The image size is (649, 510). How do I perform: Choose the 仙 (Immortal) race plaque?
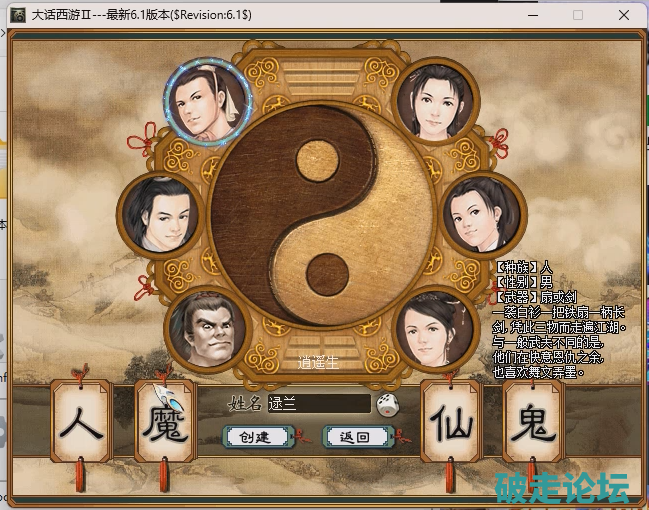coord(451,424)
